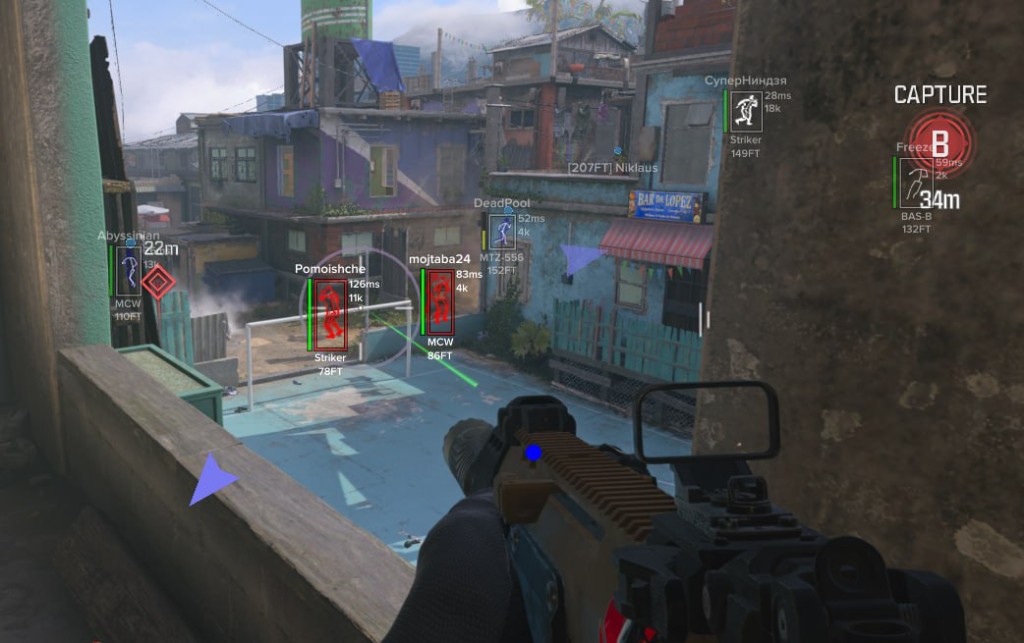Select the Abyssinian player marker icon
Viewport: 1024px width, 643px height.
pos(129,271)
